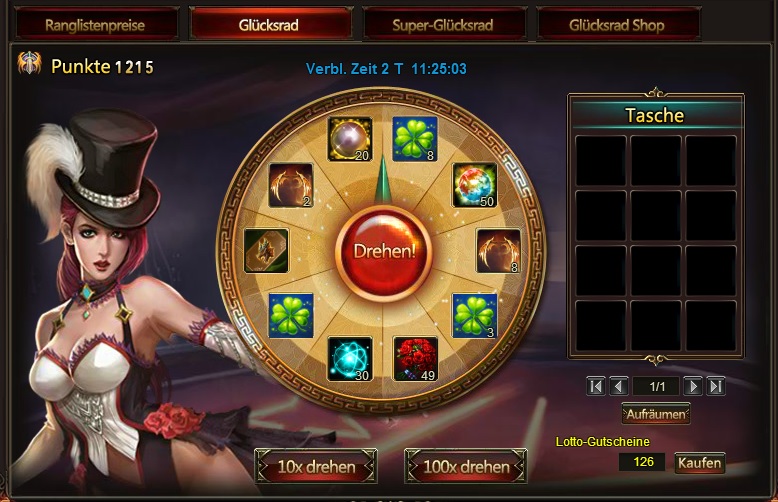Screen dimensions: 778x502
Task: Select the Glücksrad tab
Action: [270, 25]
